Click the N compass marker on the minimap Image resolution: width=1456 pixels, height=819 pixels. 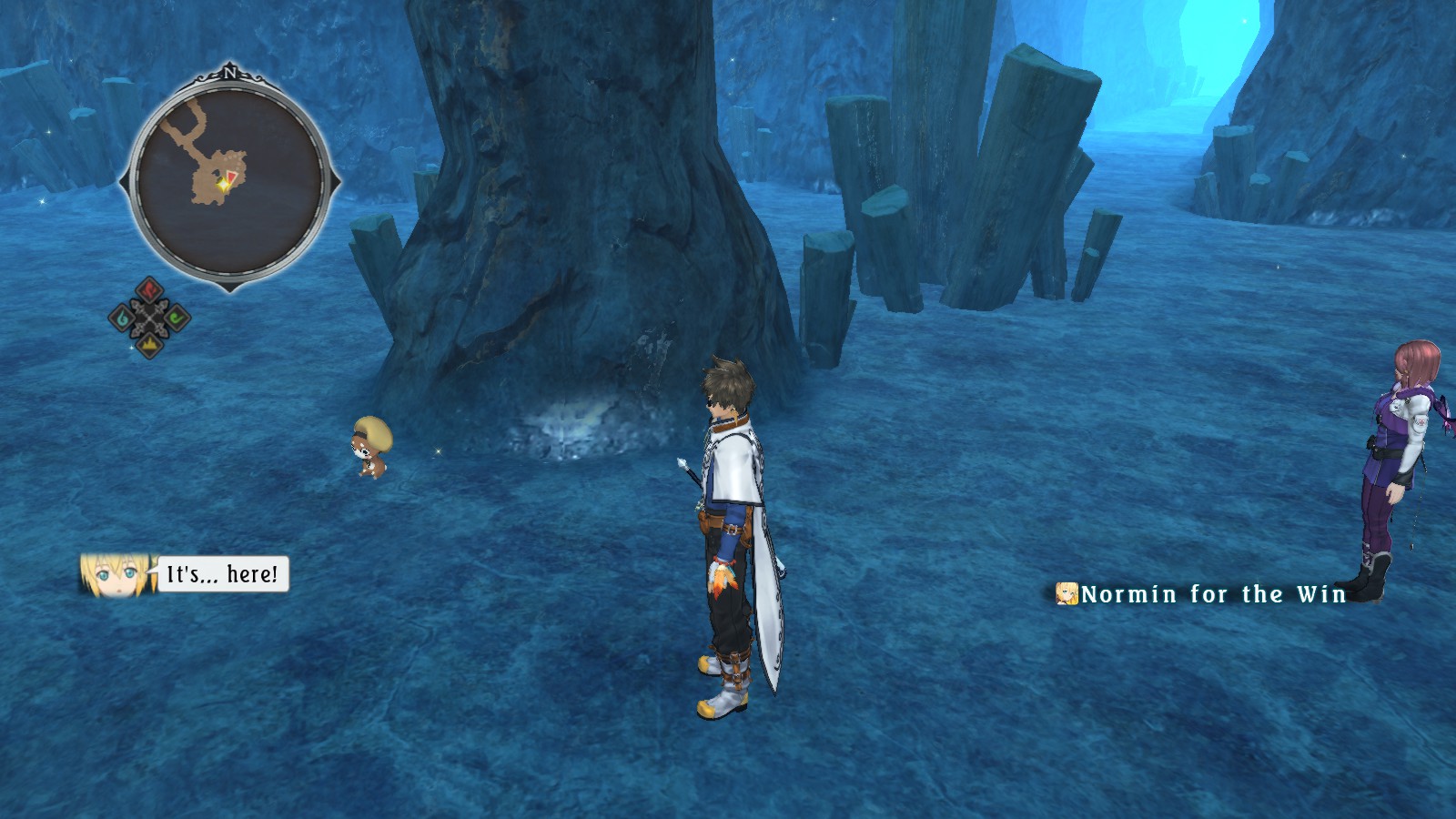click(230, 73)
